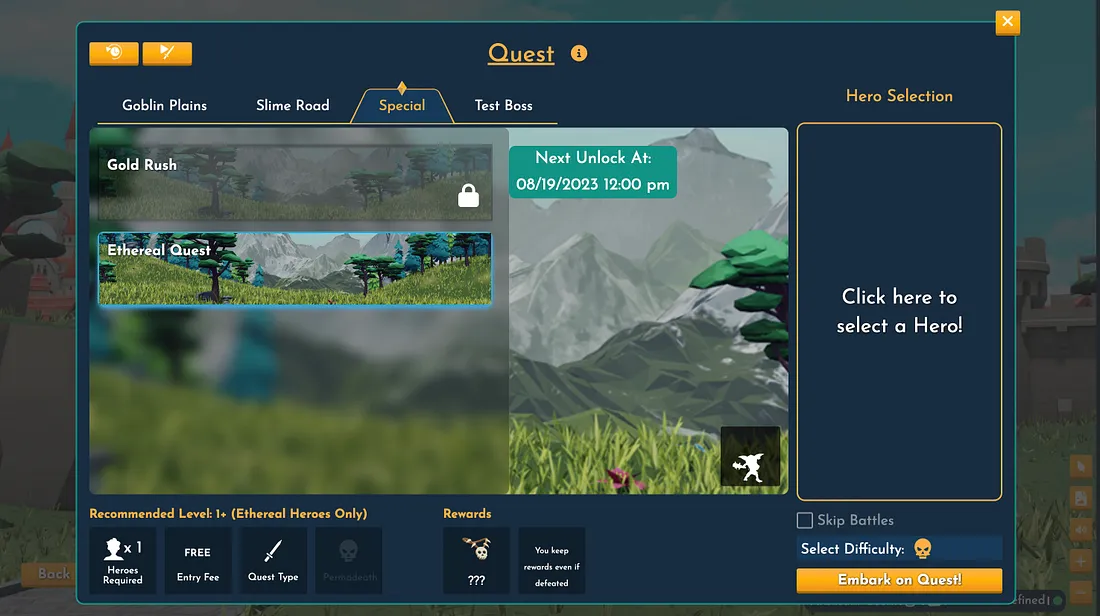Open the Select Difficulty dropdown
The height and width of the screenshot is (616, 1100).
(x=899, y=548)
